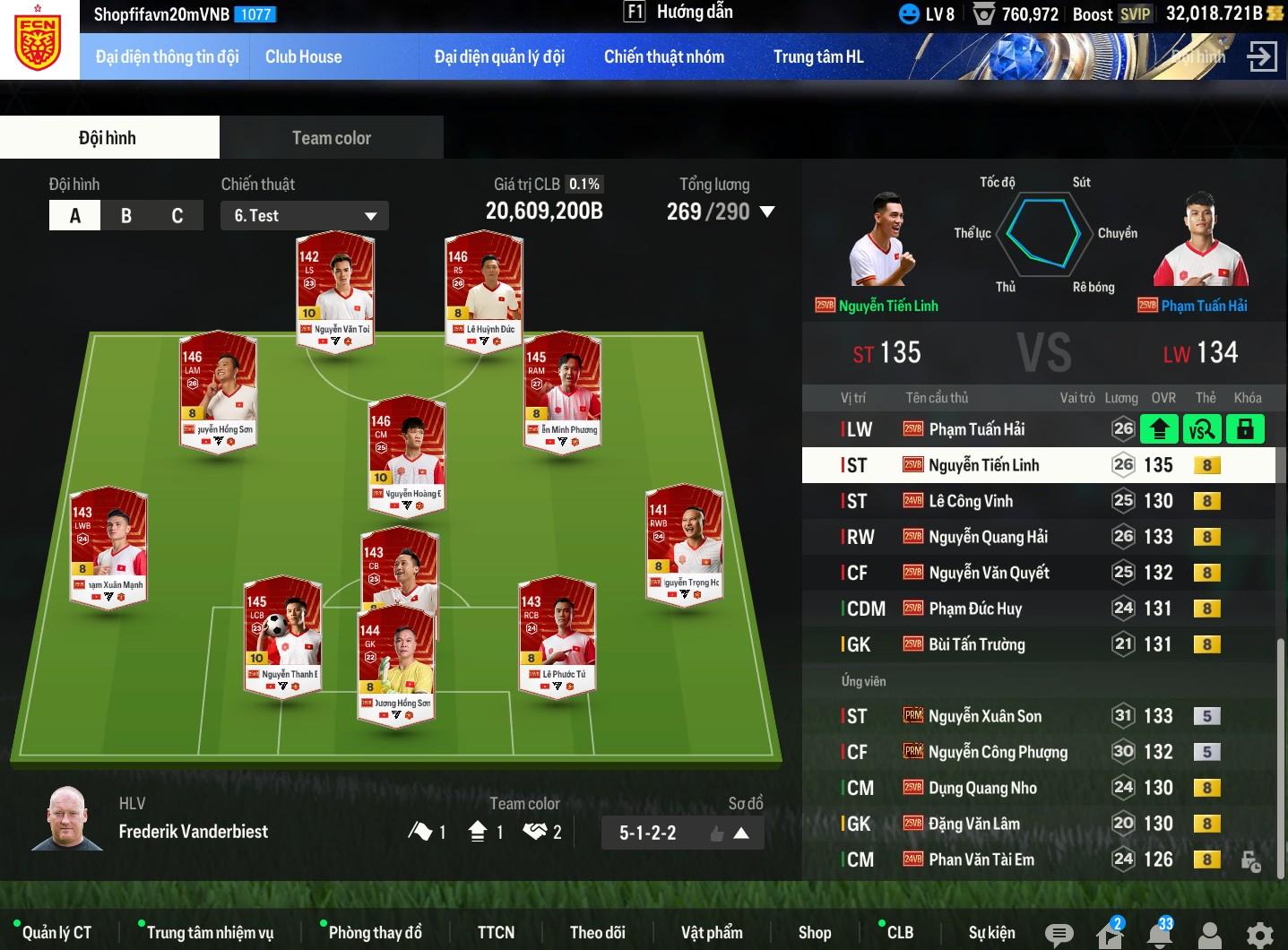Open the 5-1-2-2 formation selector
This screenshot has width=1288, height=950.
tap(683, 833)
